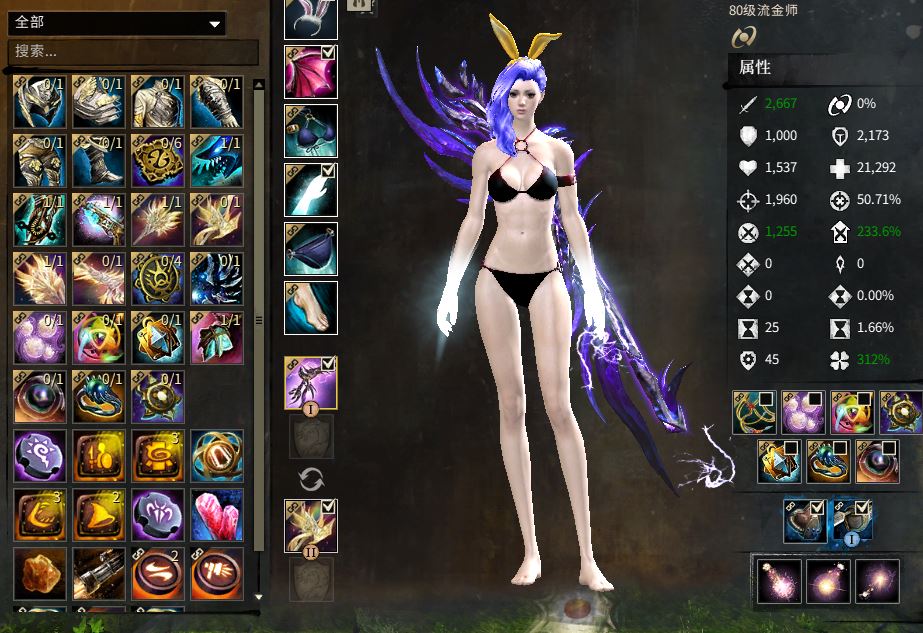Select the bunny ears headgear slot
923x633 pixels.
pos(311,19)
